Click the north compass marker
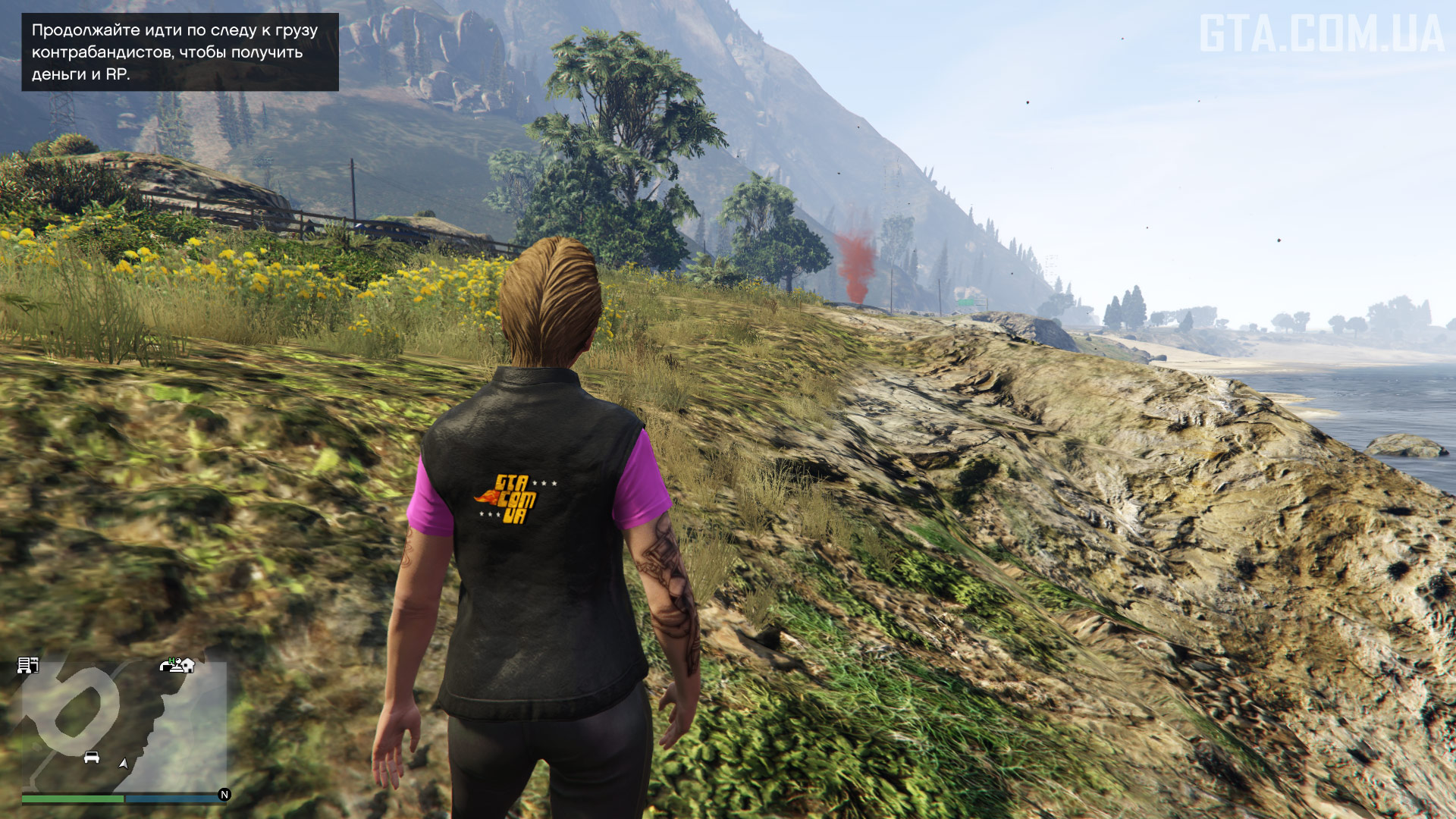The height and width of the screenshot is (819, 1456). [224, 795]
